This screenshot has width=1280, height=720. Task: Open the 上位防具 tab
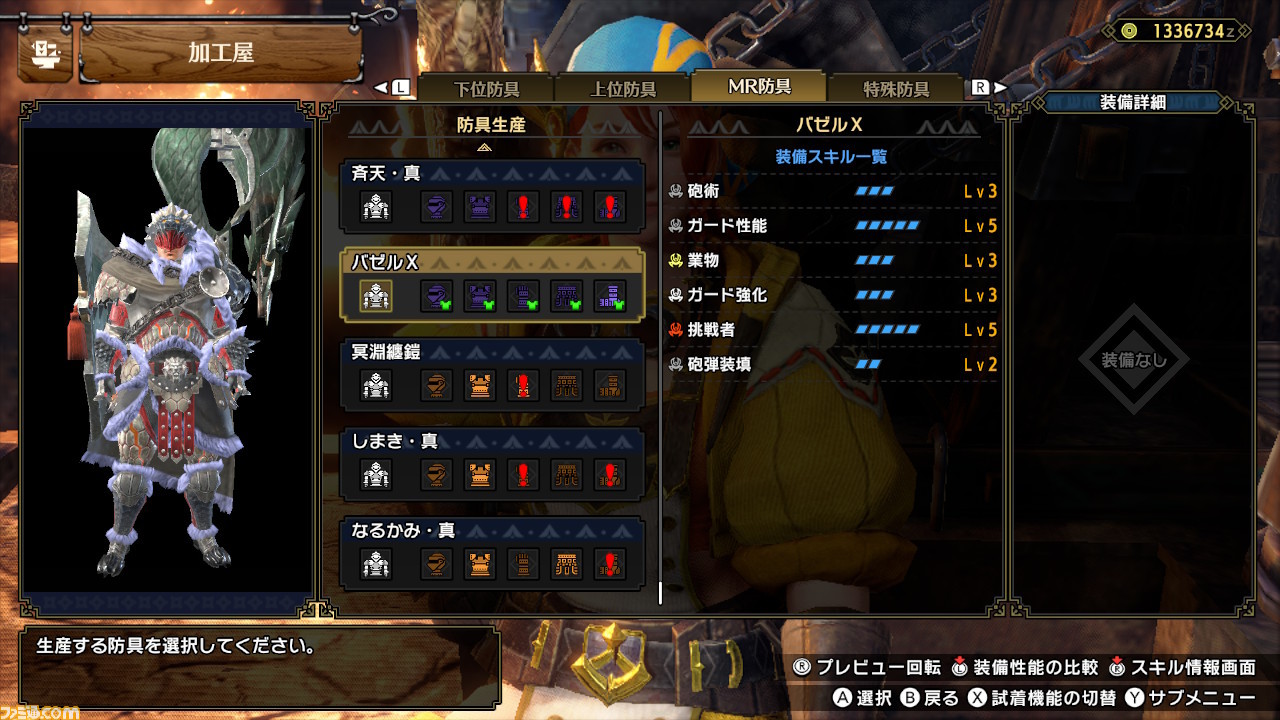tap(622, 88)
